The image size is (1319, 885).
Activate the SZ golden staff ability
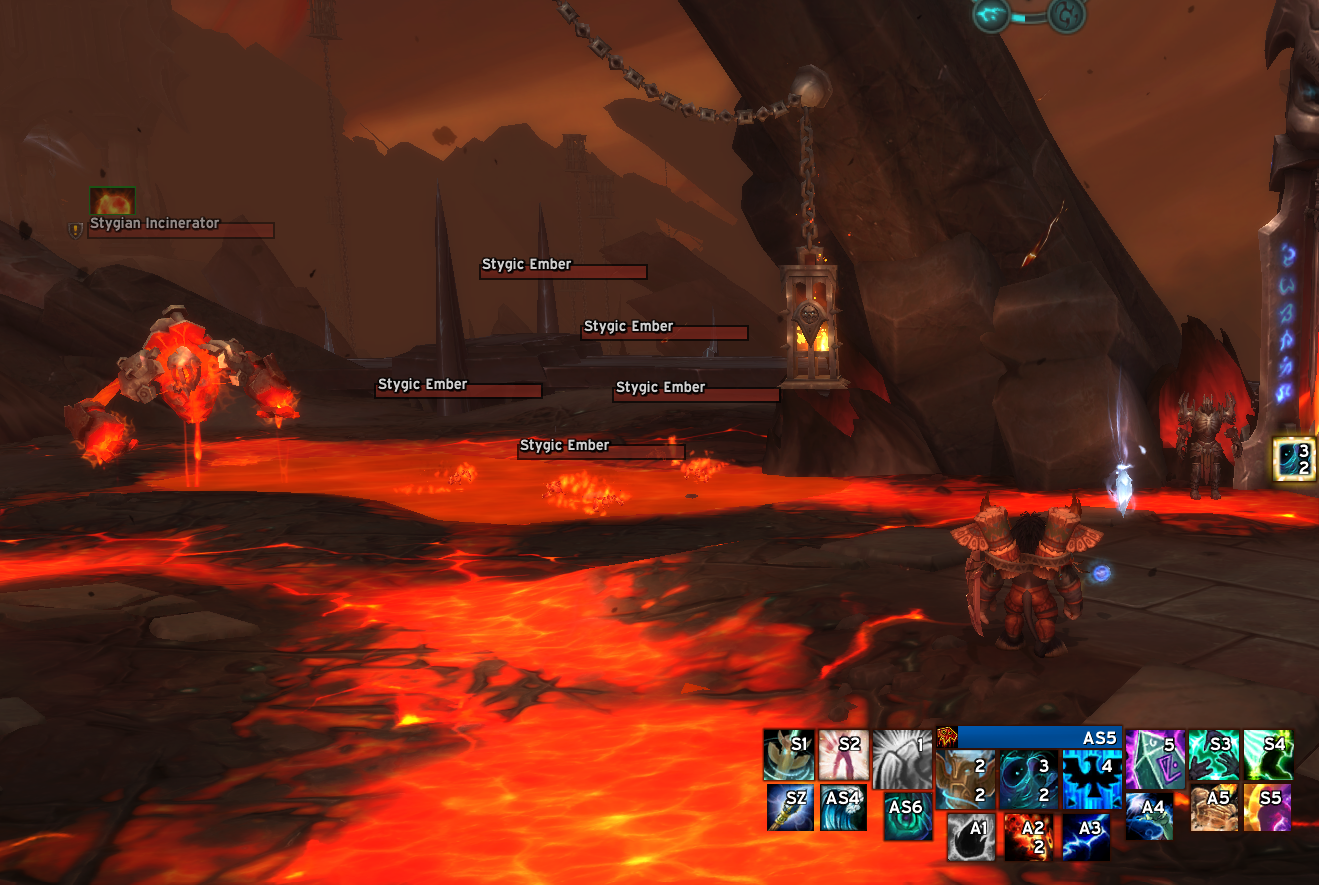pos(789,807)
